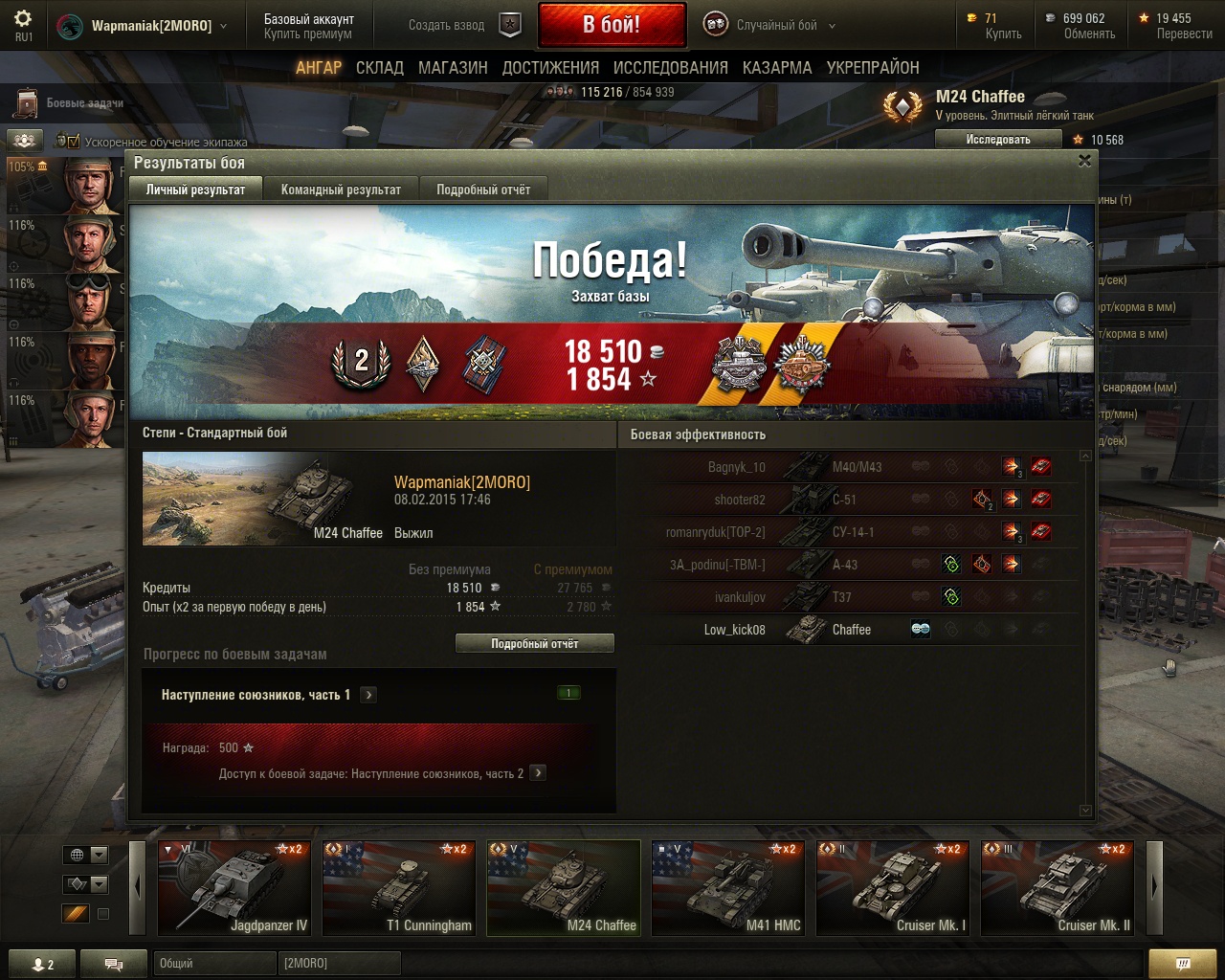Open the Подробный отчёт tab

[483, 189]
